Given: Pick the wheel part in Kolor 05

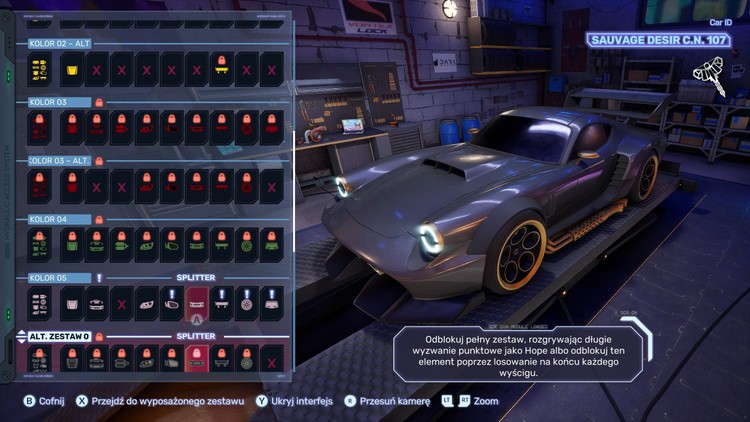Looking at the screenshot, I should click(247, 302).
